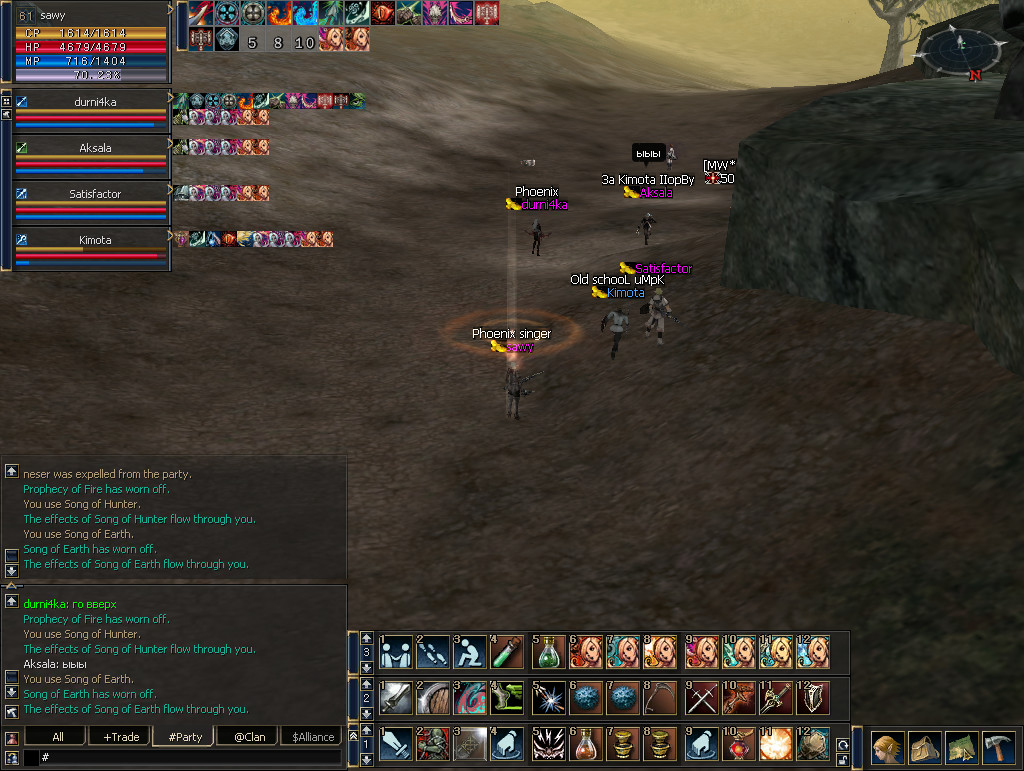
Task: Choose Satisfactor in the party list
Action: (94, 193)
